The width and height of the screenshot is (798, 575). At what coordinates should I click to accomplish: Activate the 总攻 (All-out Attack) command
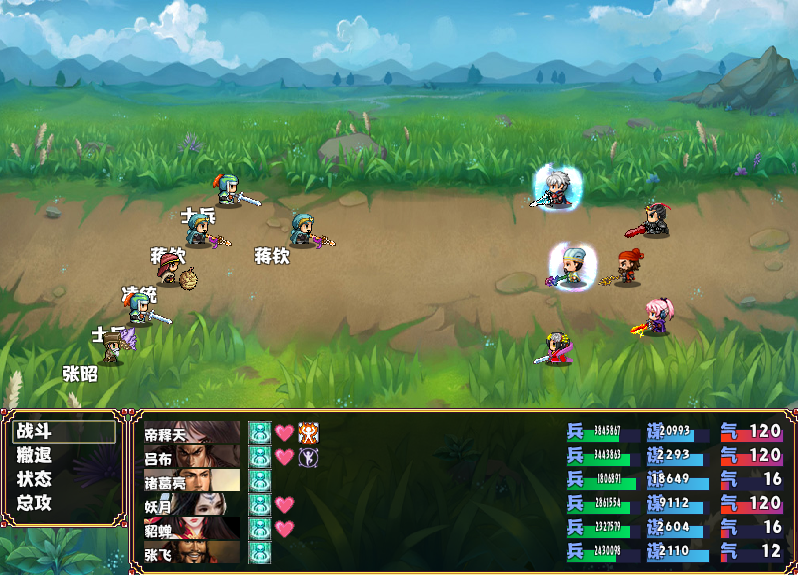[x=34, y=503]
